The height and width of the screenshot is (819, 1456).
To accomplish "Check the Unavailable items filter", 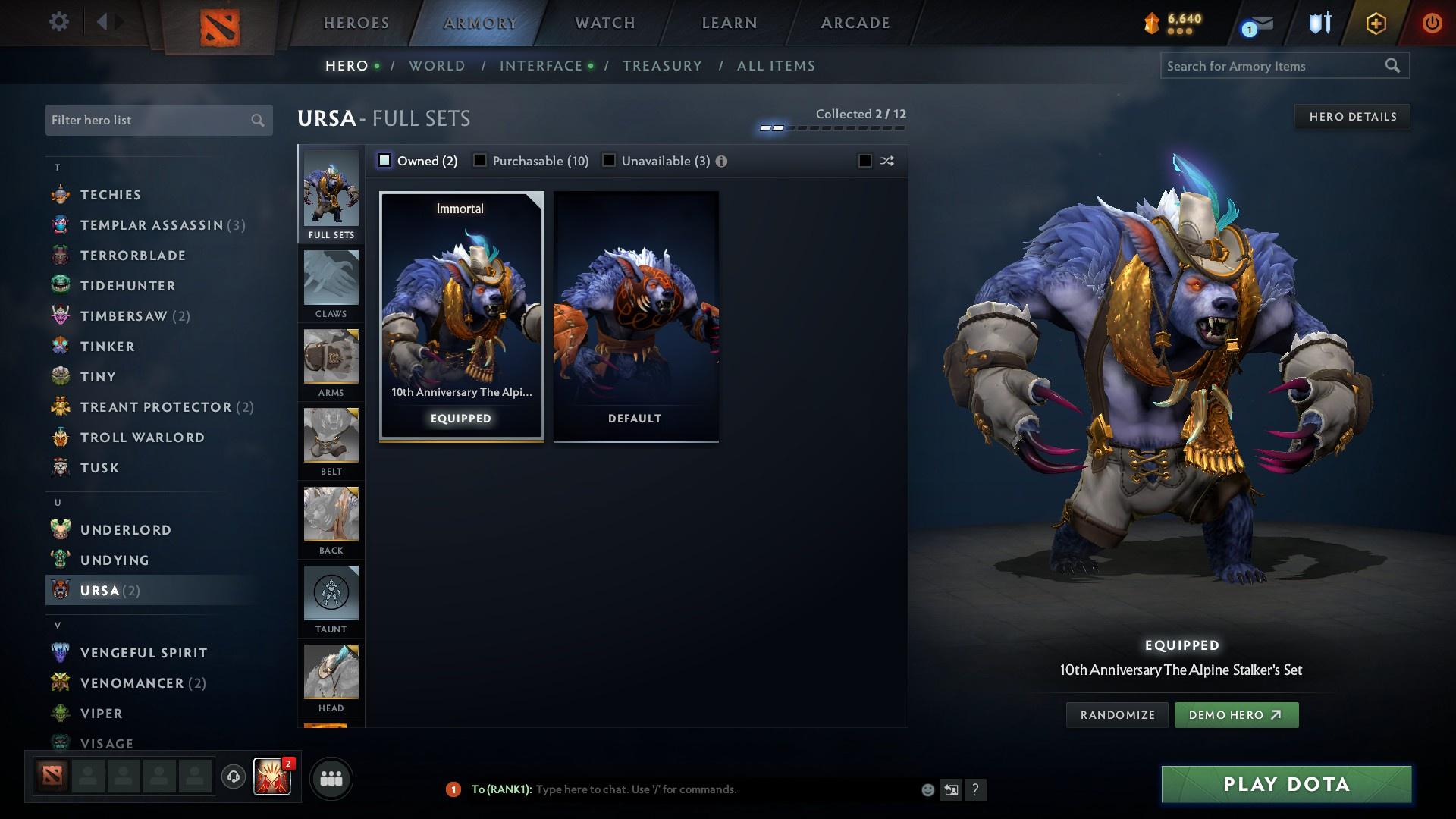I will pos(609,161).
